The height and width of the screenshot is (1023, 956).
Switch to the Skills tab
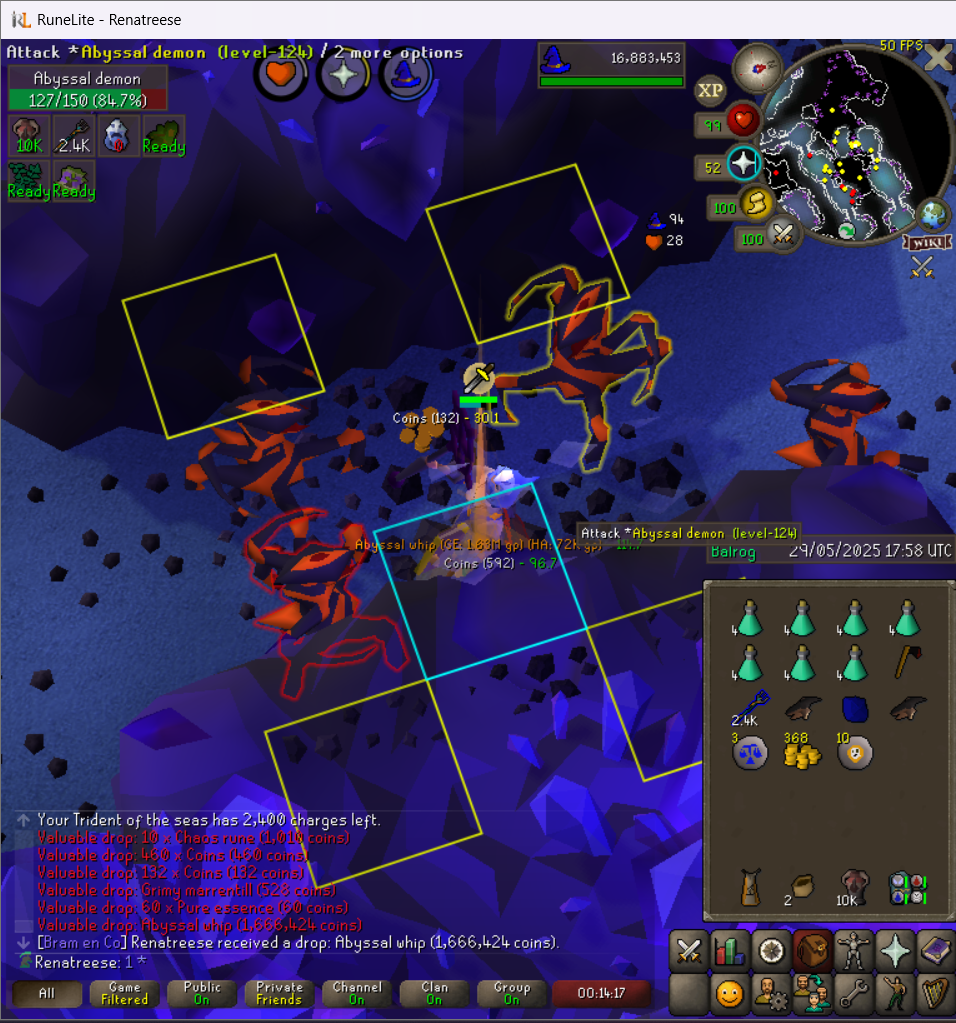729,950
